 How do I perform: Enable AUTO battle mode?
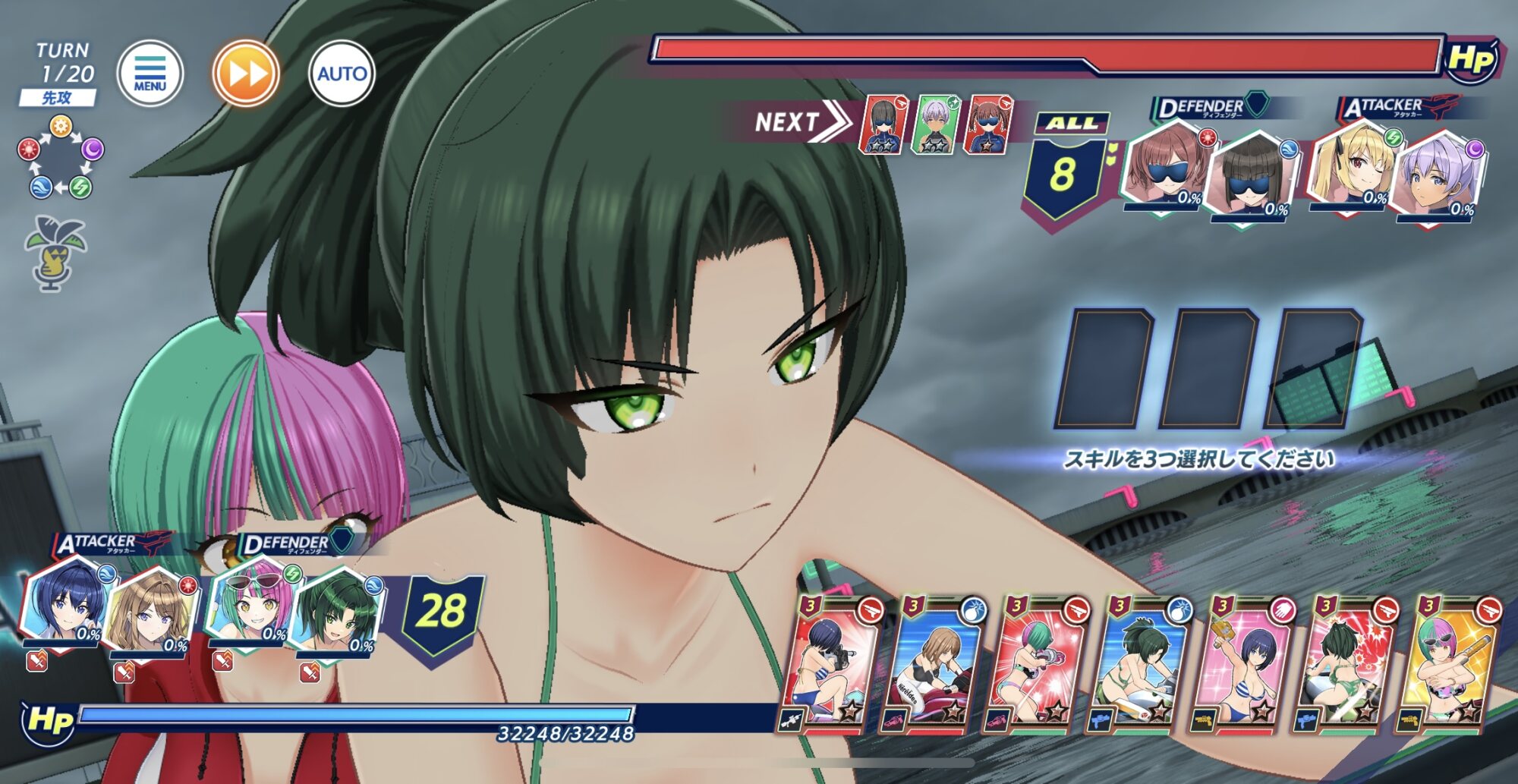(342, 74)
